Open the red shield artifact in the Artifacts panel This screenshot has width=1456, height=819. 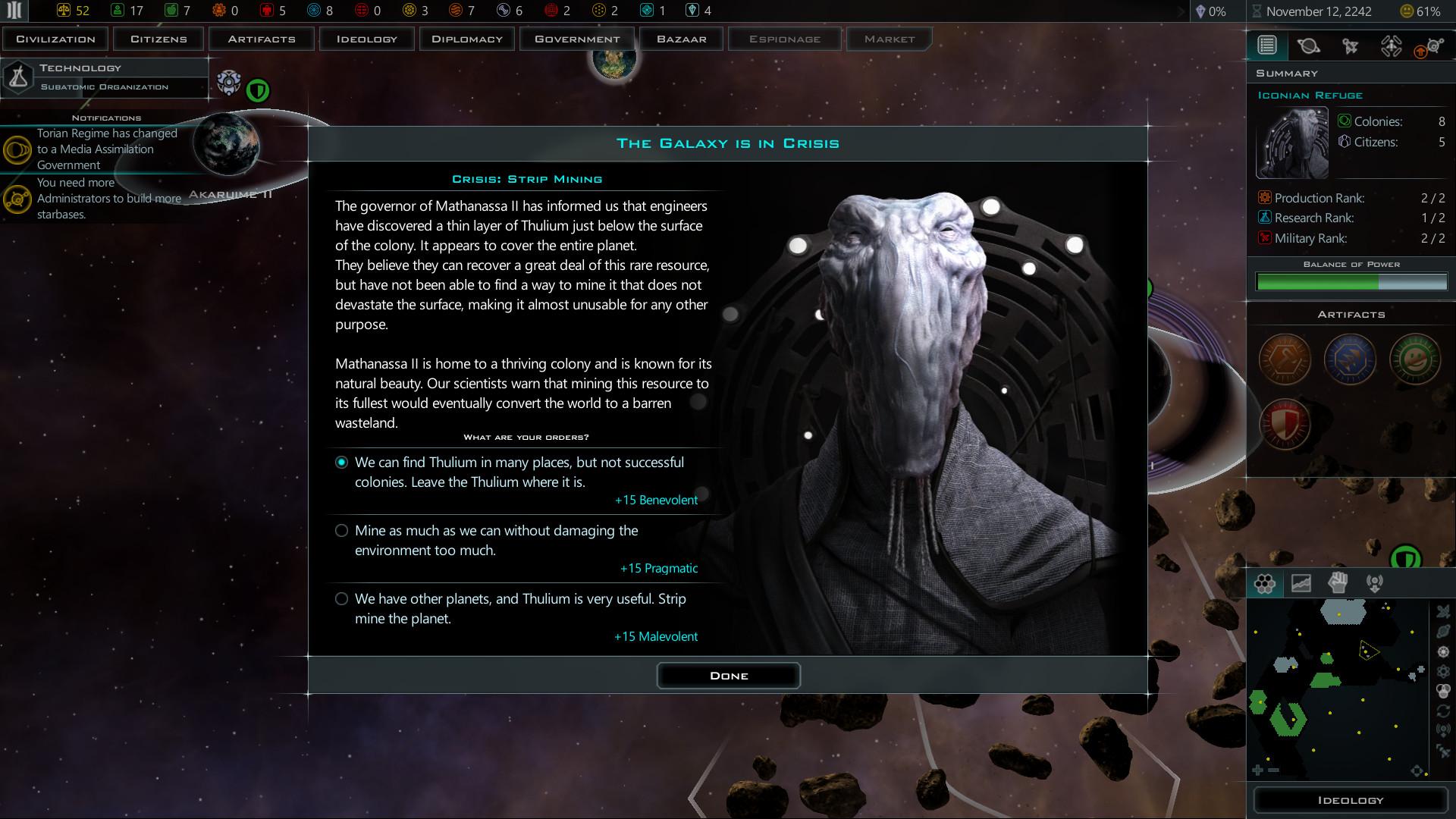coord(1284,425)
